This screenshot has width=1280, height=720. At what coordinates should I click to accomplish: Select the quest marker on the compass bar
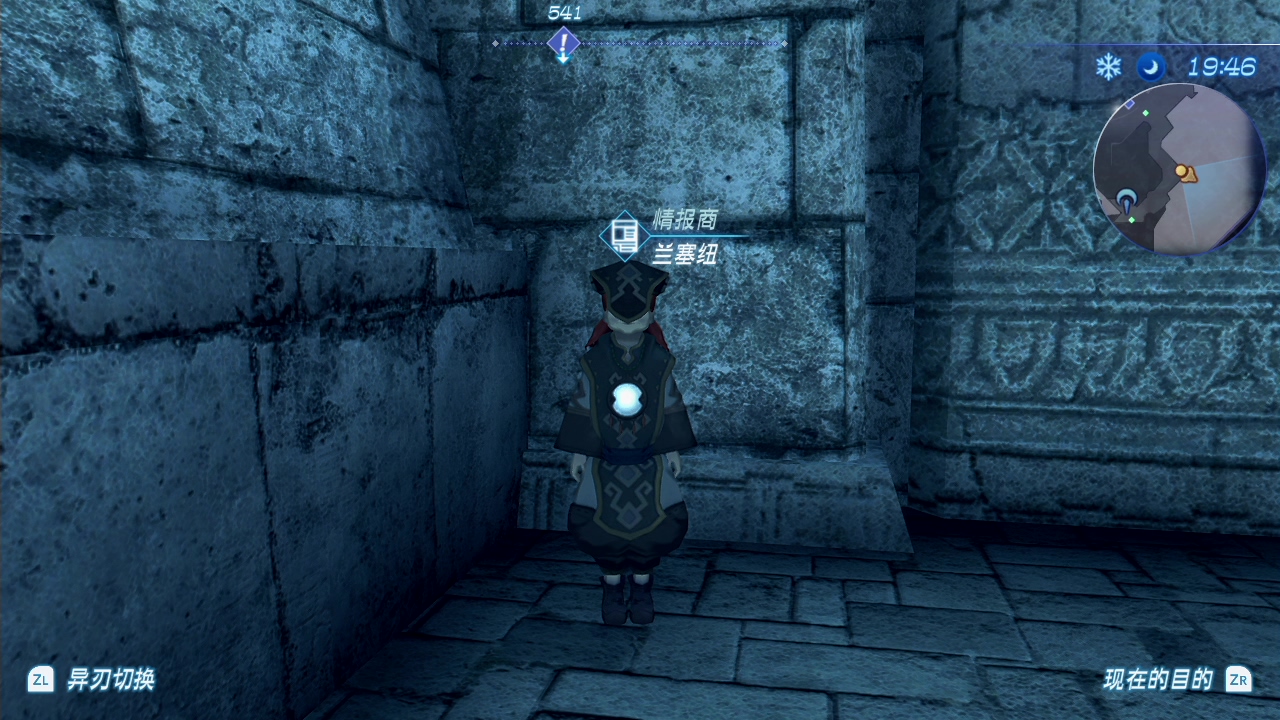[x=564, y=43]
